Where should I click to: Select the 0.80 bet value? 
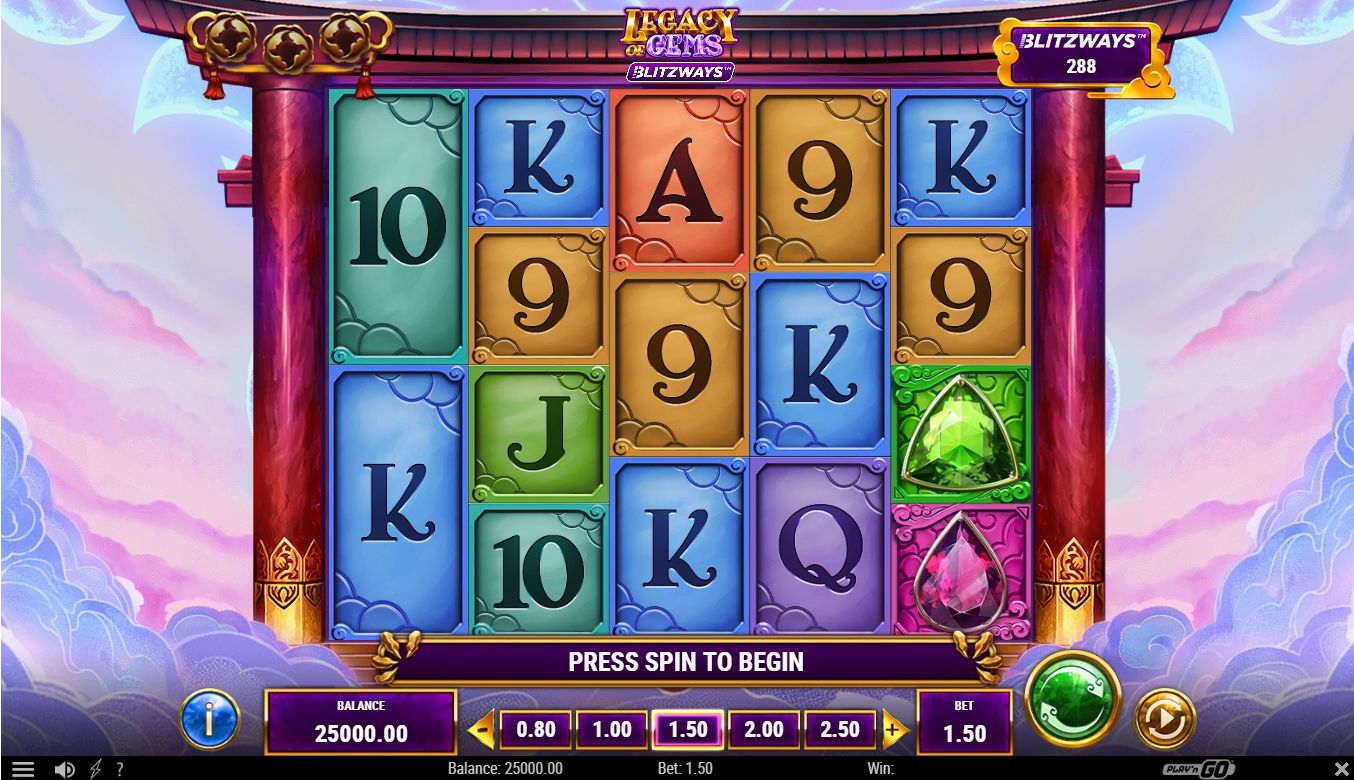coord(535,730)
